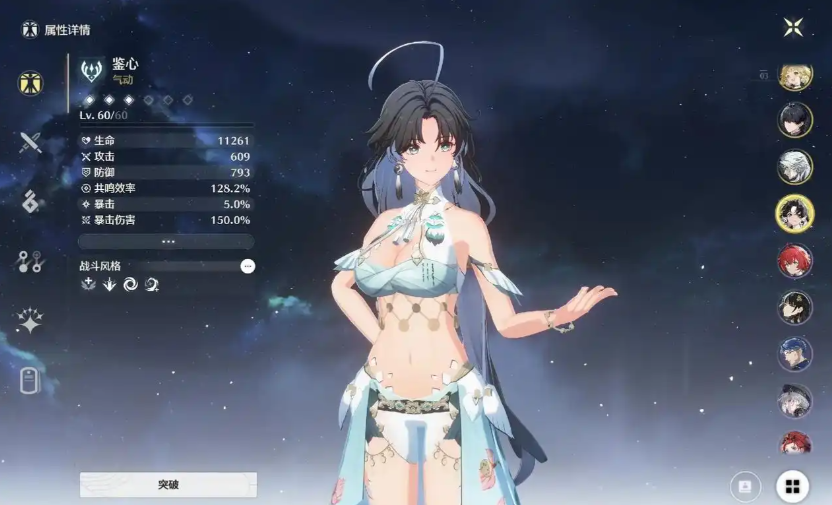This screenshot has width=832, height=505.
Task: Select the grey-haired character with dark cap
Action: (794, 400)
